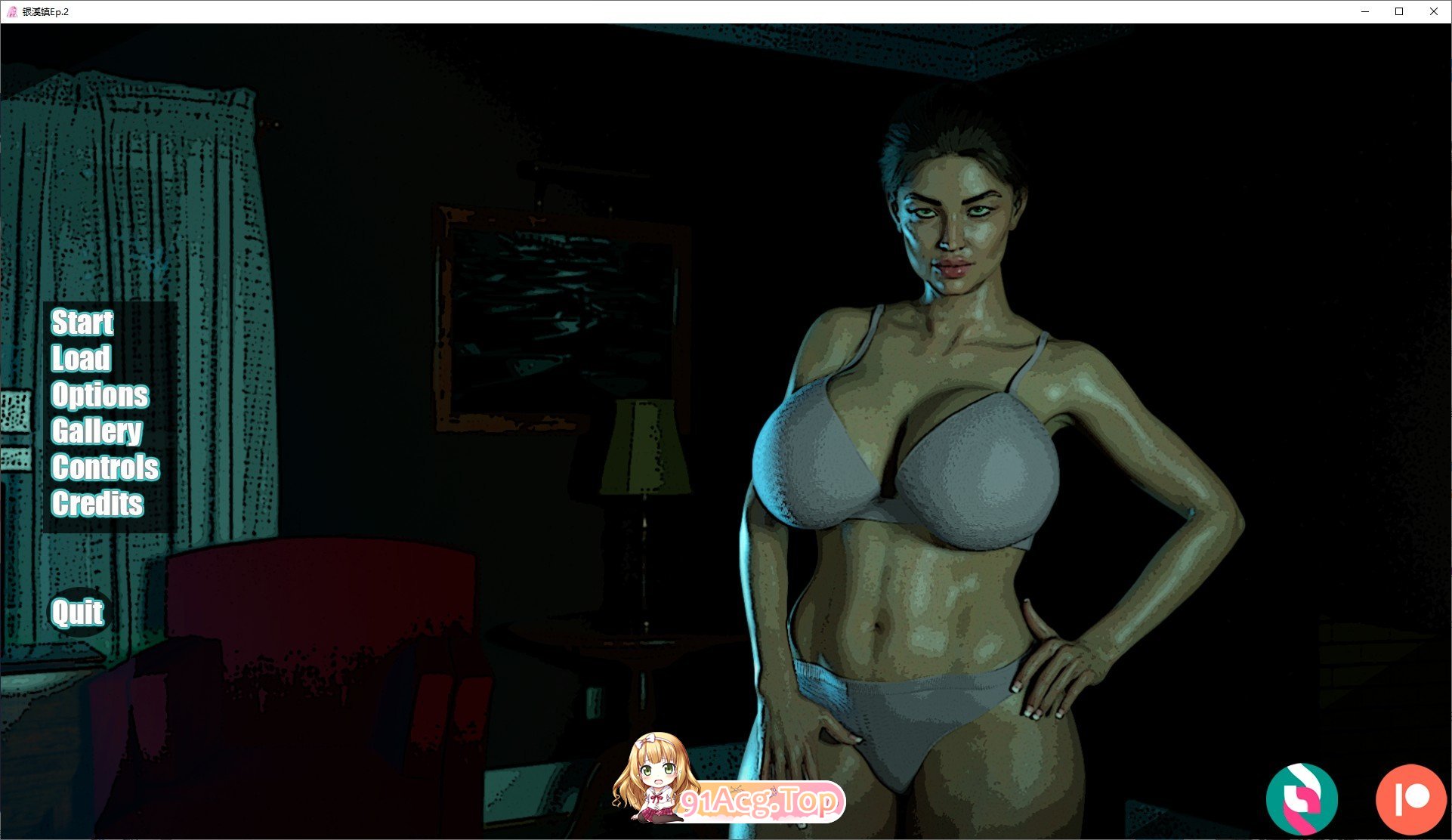The image size is (1452, 840).
Task: Open the Options screen
Action: (x=100, y=395)
